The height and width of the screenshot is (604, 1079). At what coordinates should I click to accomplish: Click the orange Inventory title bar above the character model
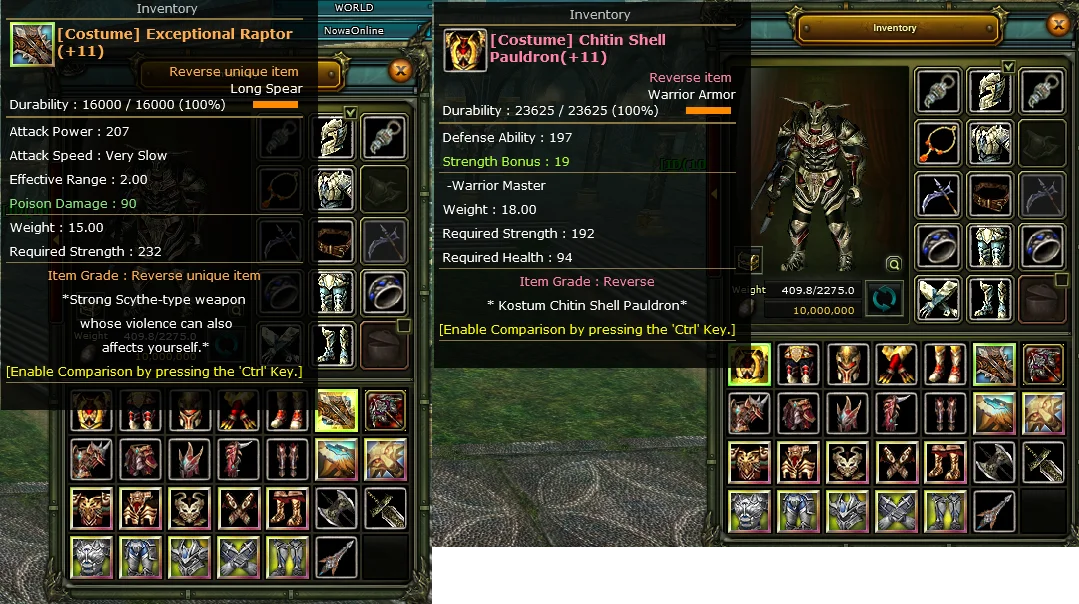[894, 28]
